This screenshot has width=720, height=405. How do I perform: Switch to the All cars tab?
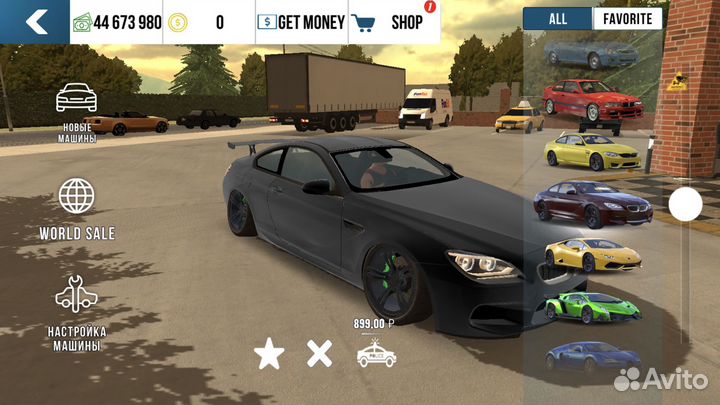pos(557,18)
